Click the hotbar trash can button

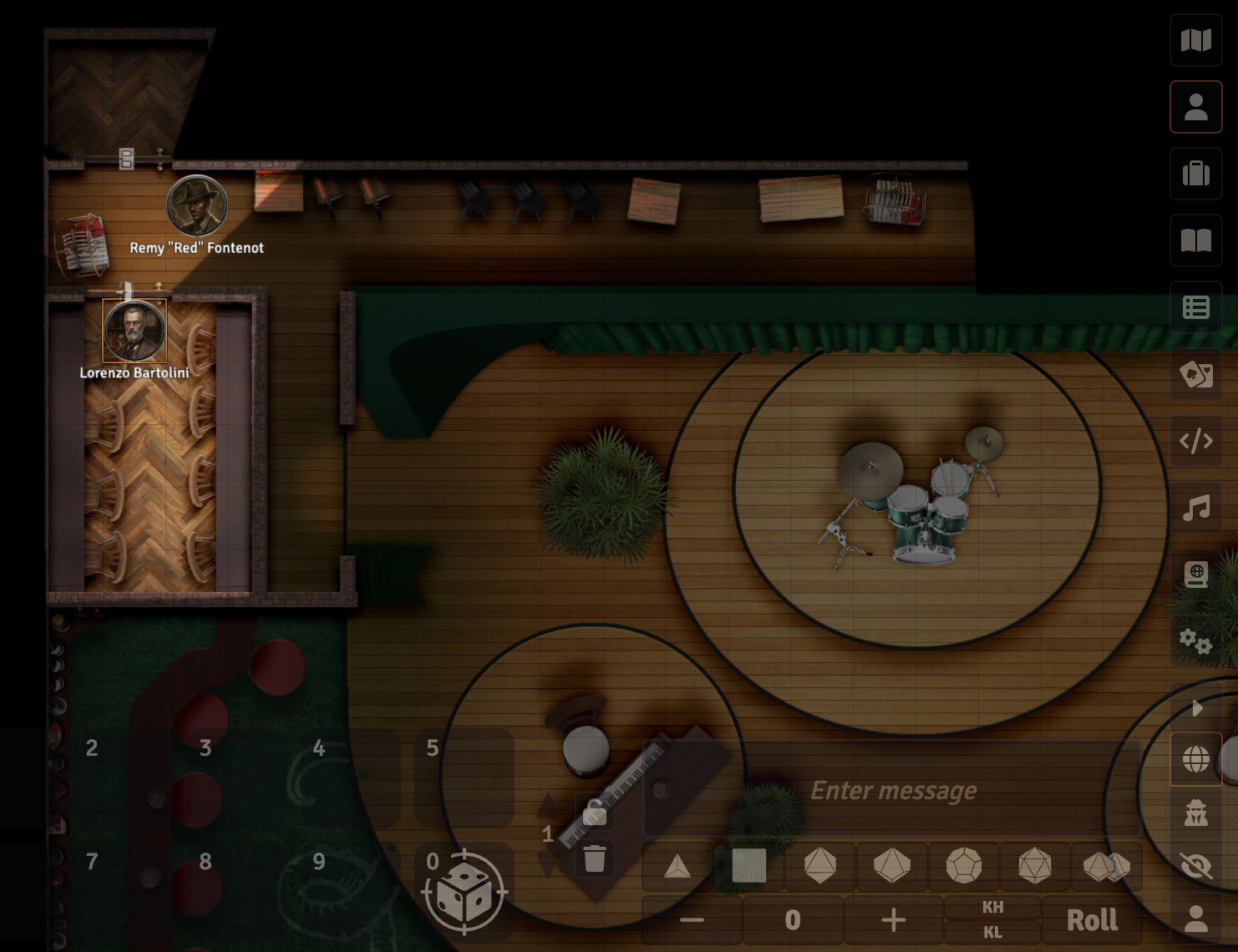(594, 858)
